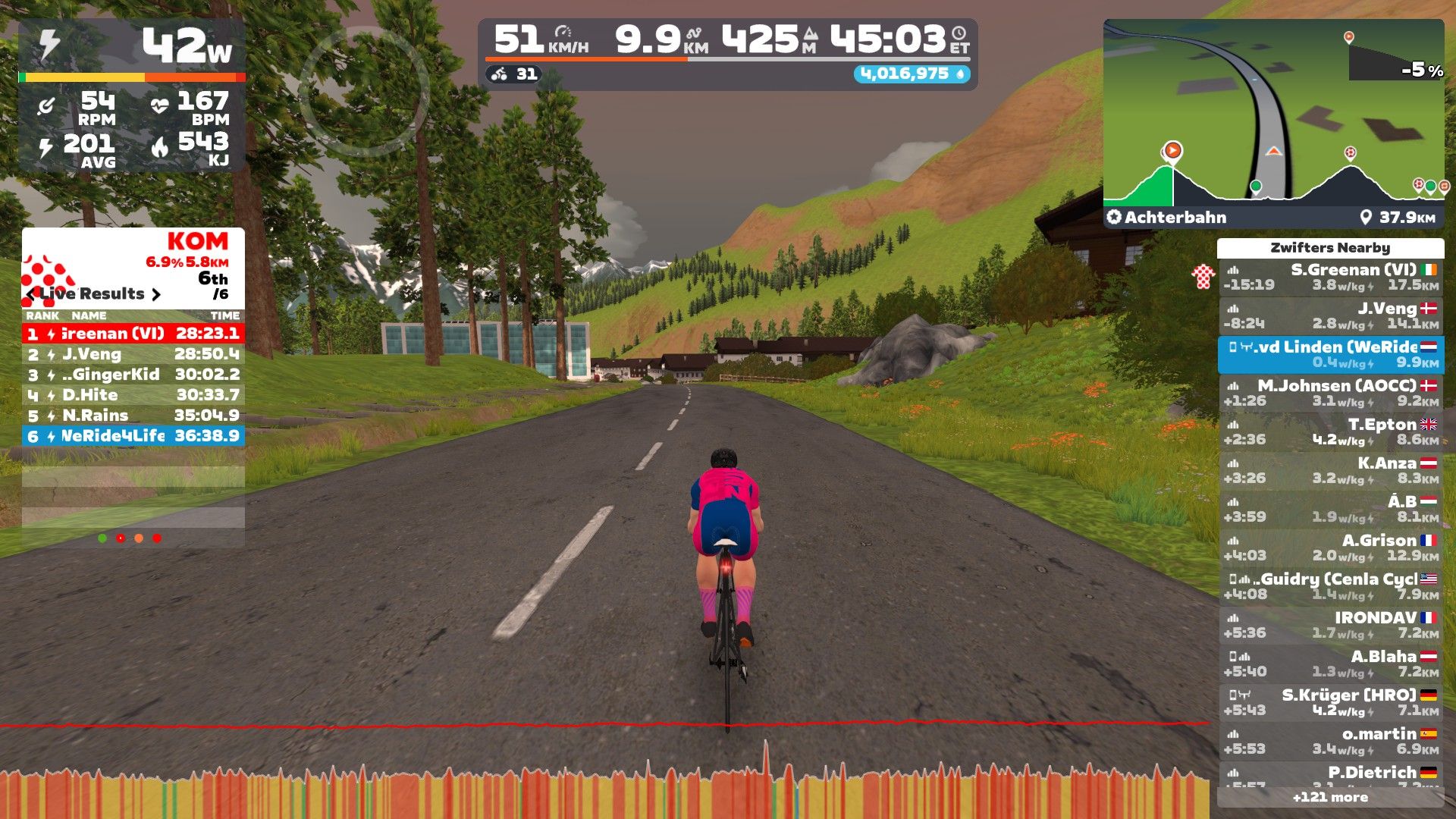Select D.Hite's KOM leaderboard row

click(x=133, y=395)
